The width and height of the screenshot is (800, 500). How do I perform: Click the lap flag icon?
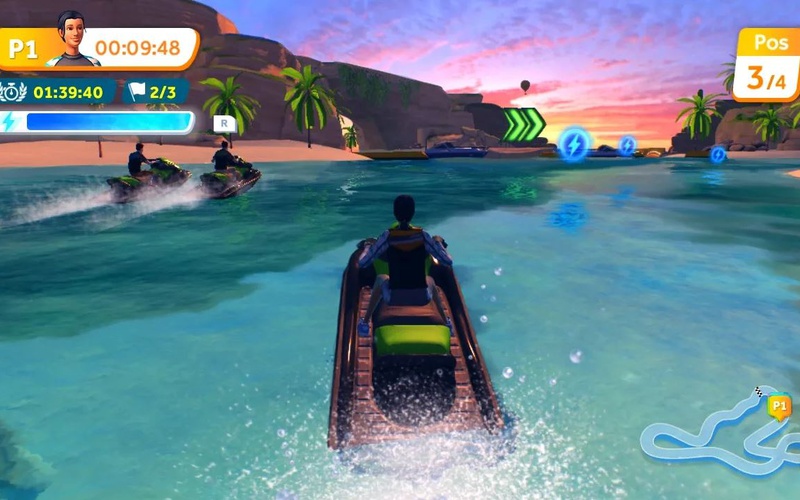tap(137, 92)
